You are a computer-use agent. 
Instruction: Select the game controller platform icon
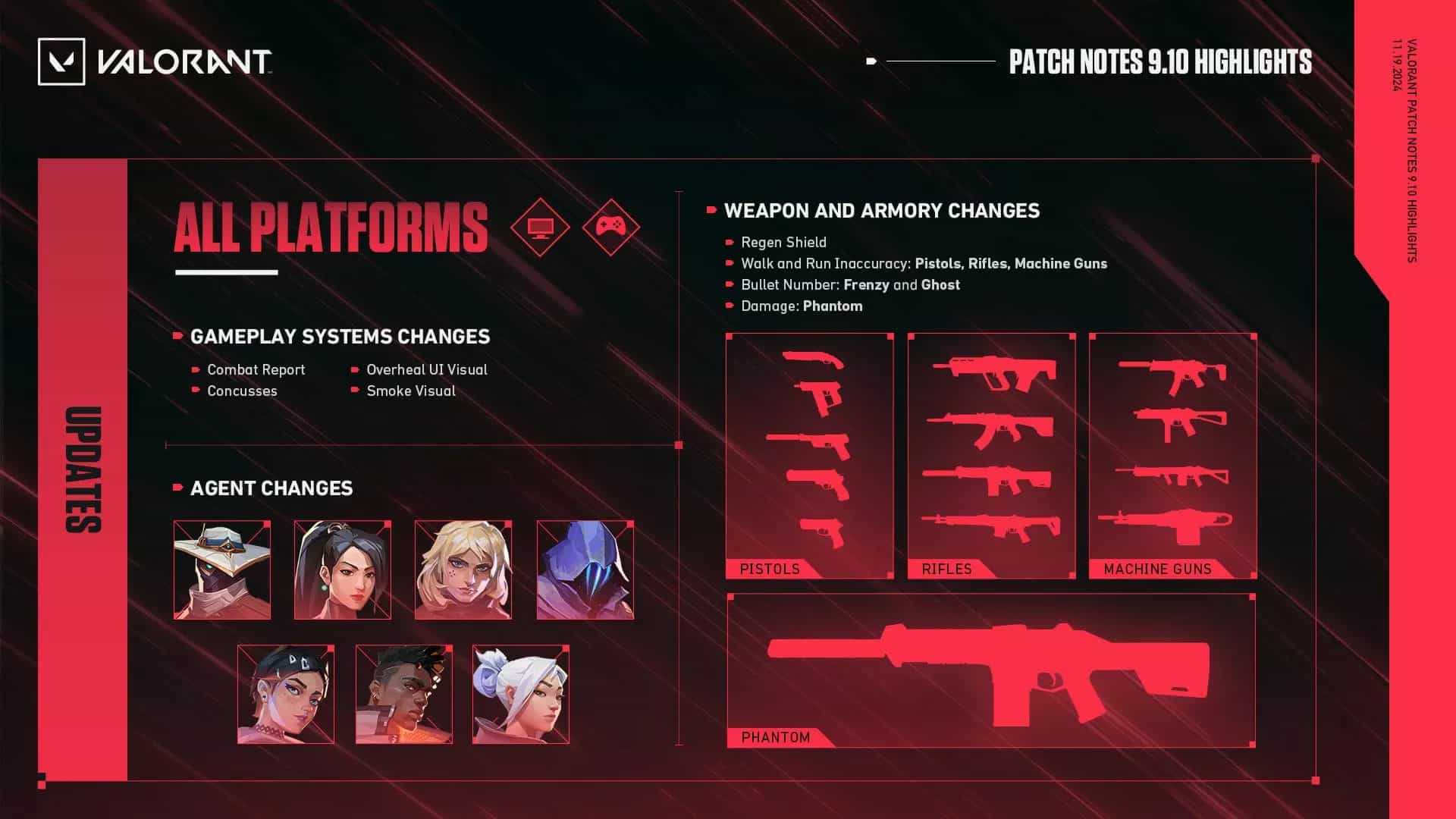[611, 227]
